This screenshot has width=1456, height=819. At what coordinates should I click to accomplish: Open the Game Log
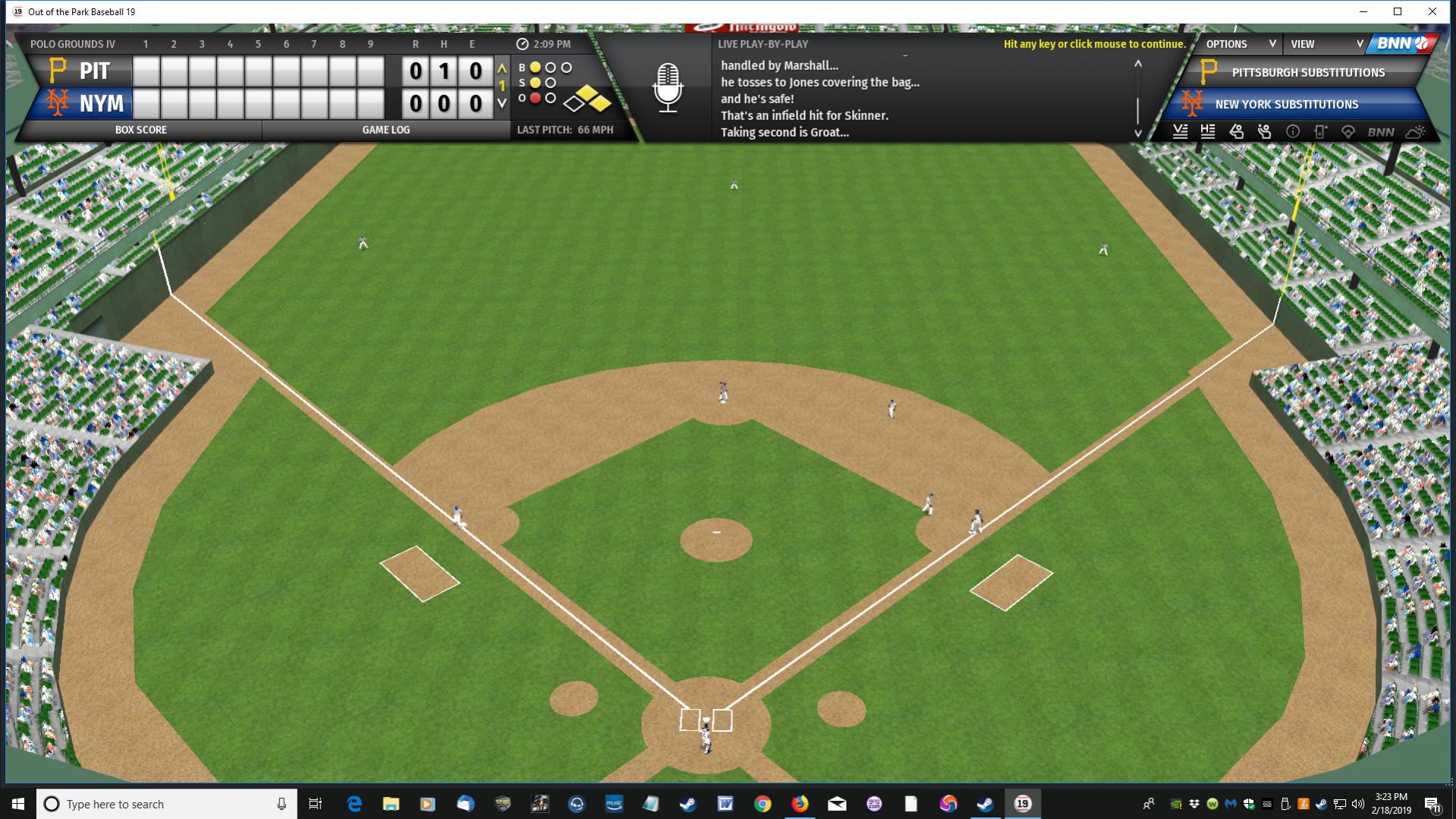coord(385,130)
